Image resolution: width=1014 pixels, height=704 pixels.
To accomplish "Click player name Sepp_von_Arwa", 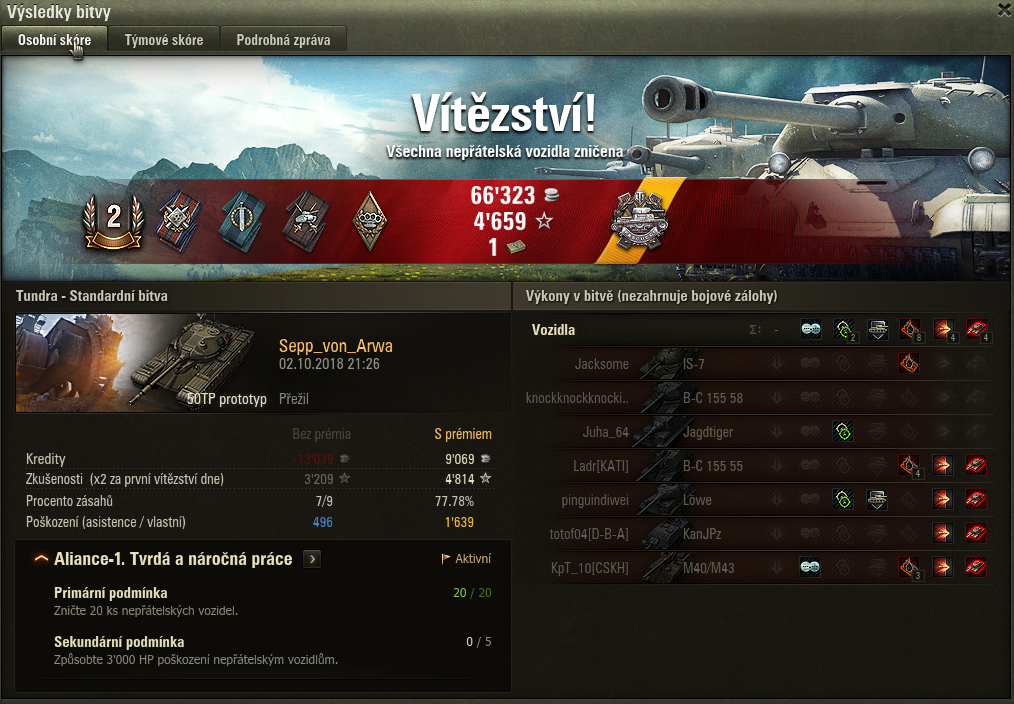I will (x=335, y=346).
